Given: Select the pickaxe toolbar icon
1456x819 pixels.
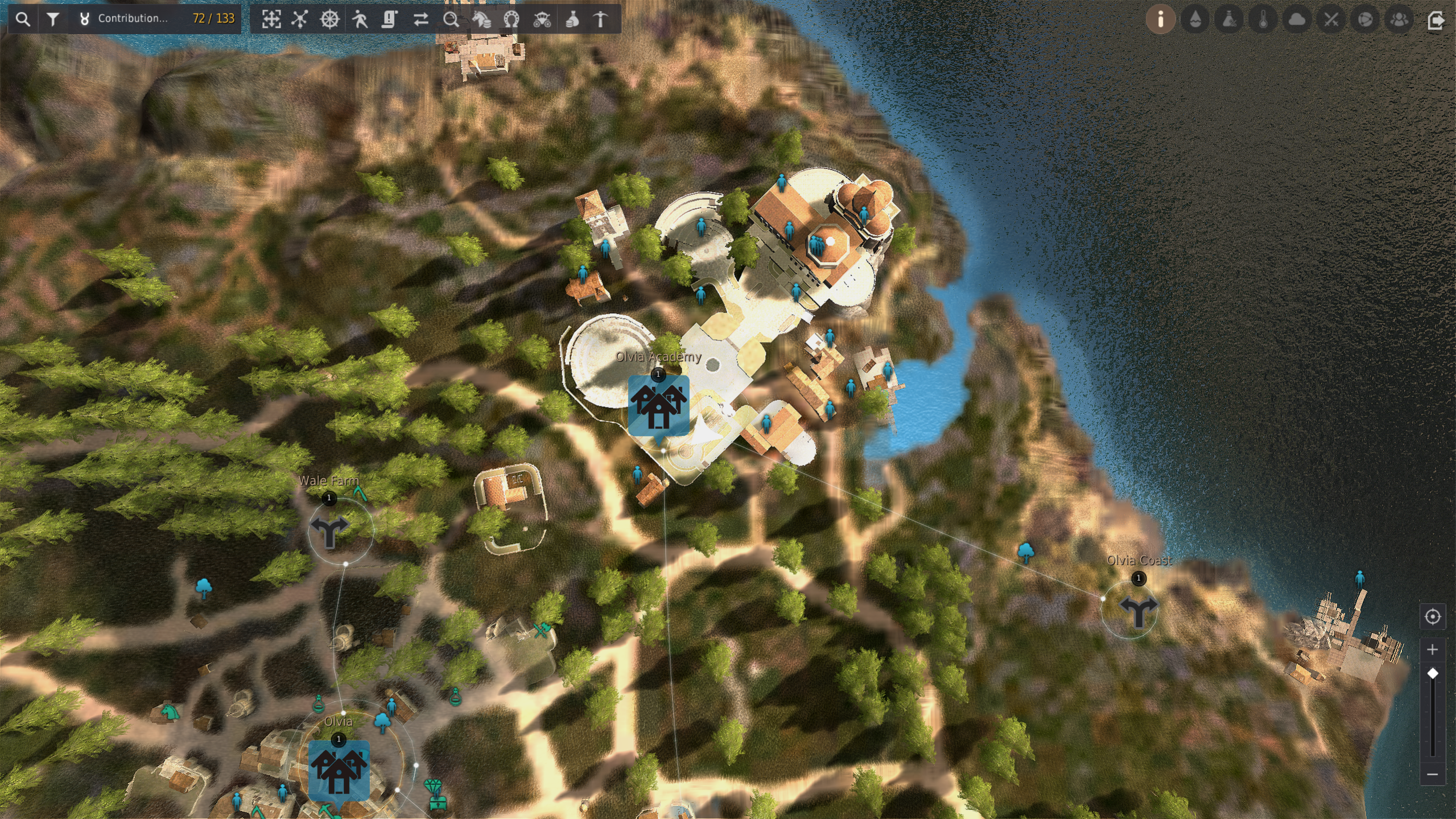Looking at the screenshot, I should [601, 19].
